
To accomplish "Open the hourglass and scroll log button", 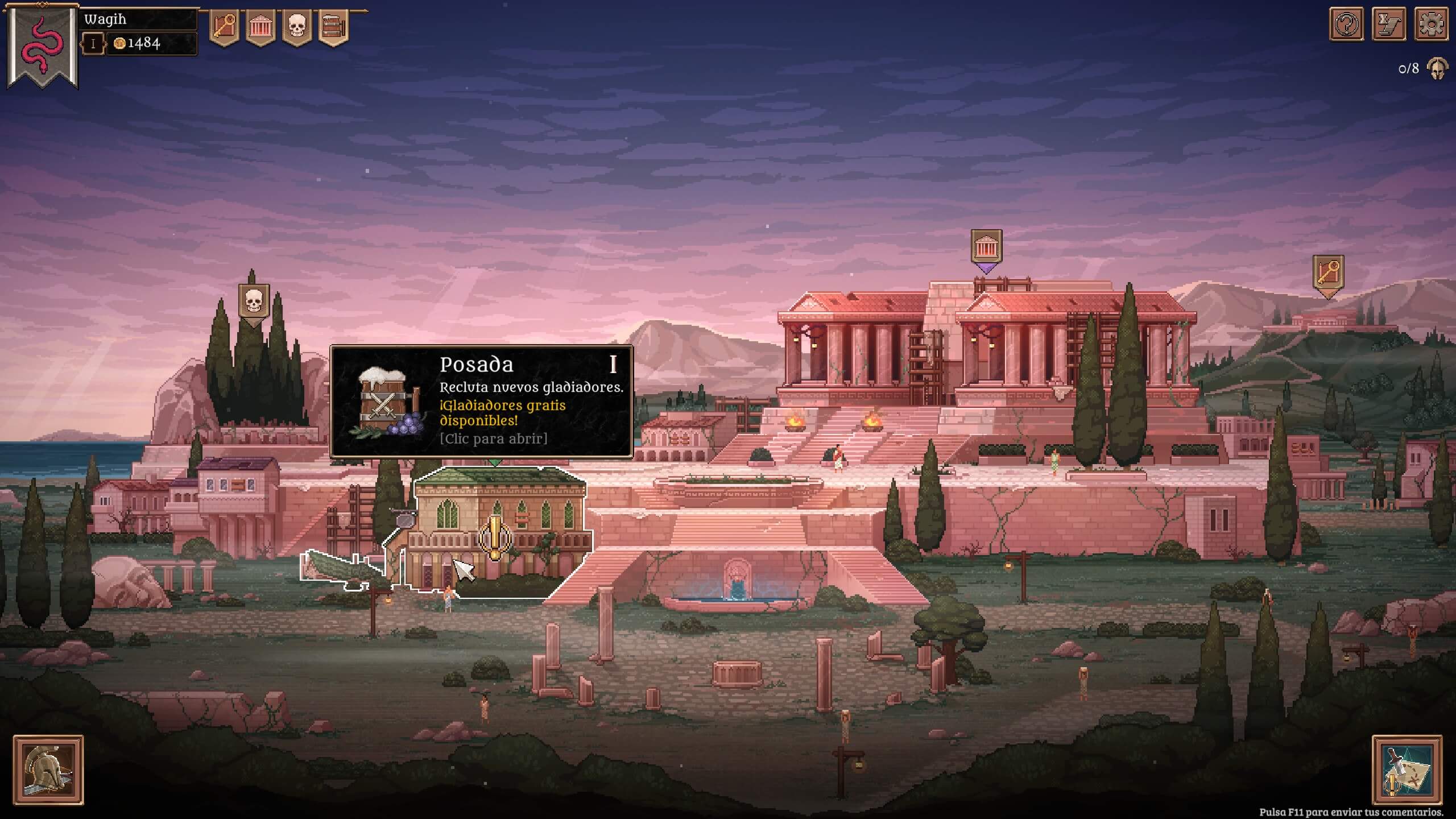I will tap(1389, 24).
